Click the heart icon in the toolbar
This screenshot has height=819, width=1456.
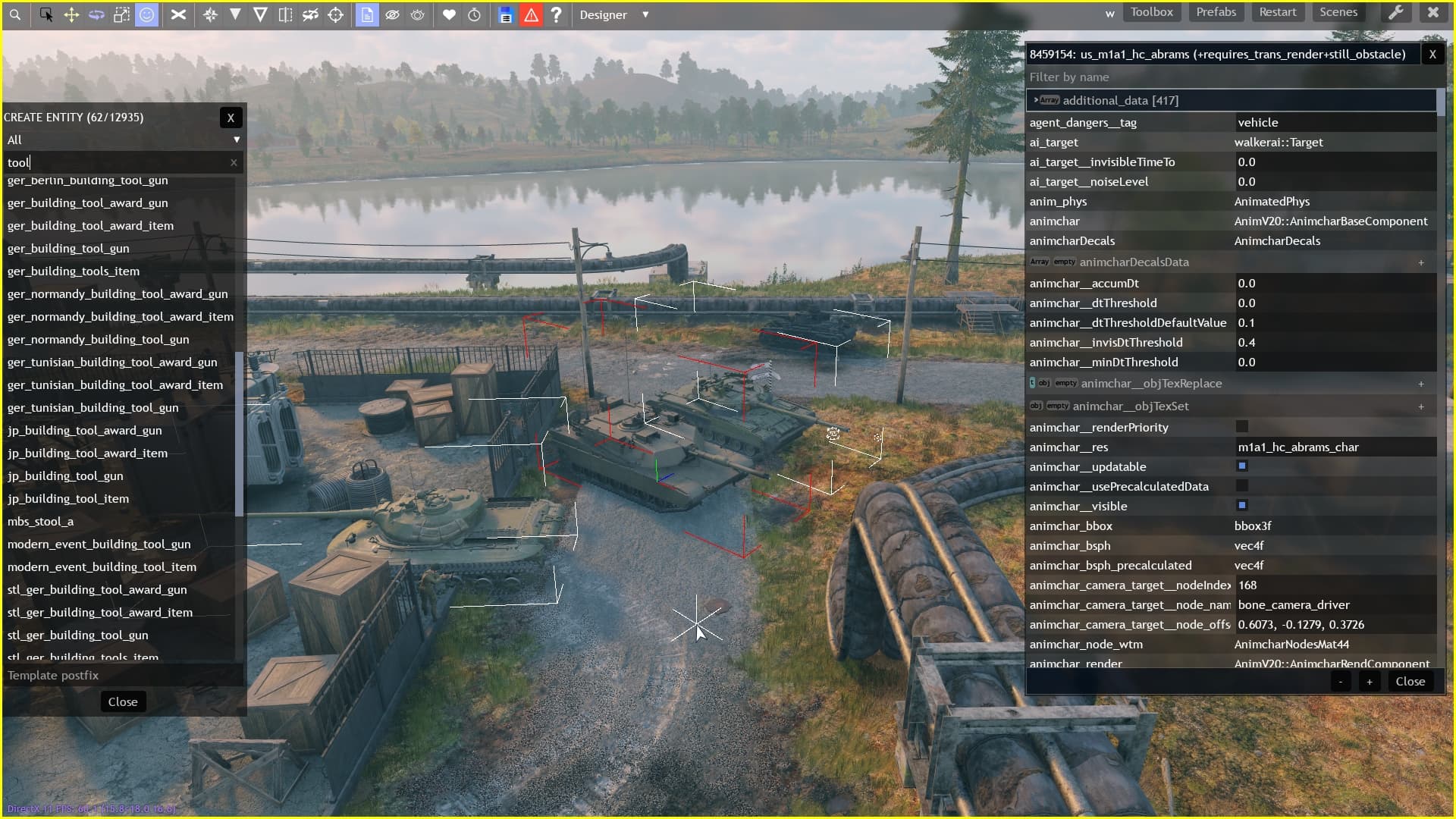pyautogui.click(x=449, y=14)
